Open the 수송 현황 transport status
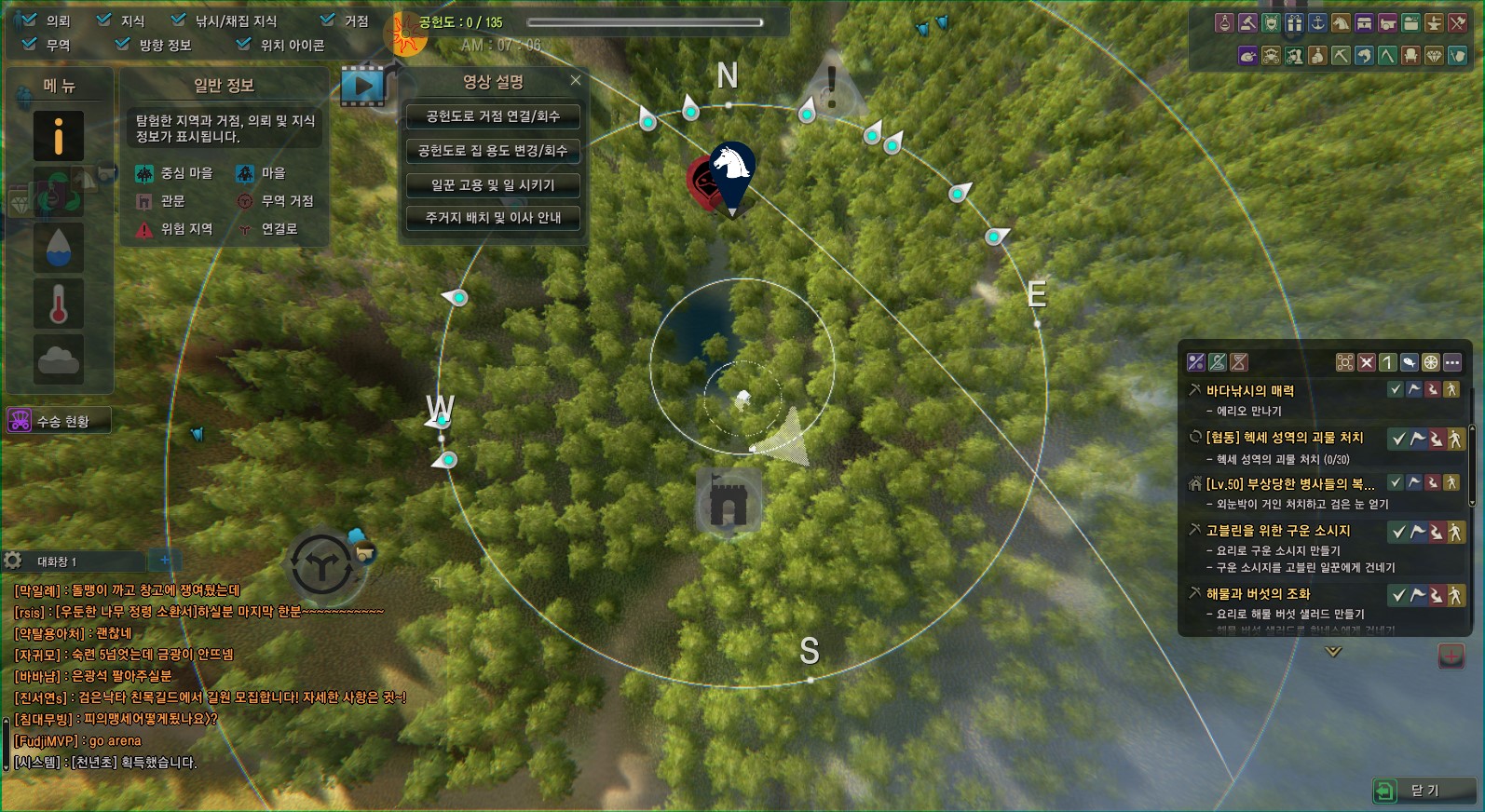Screen dimensions: 1485x812 click(59, 421)
